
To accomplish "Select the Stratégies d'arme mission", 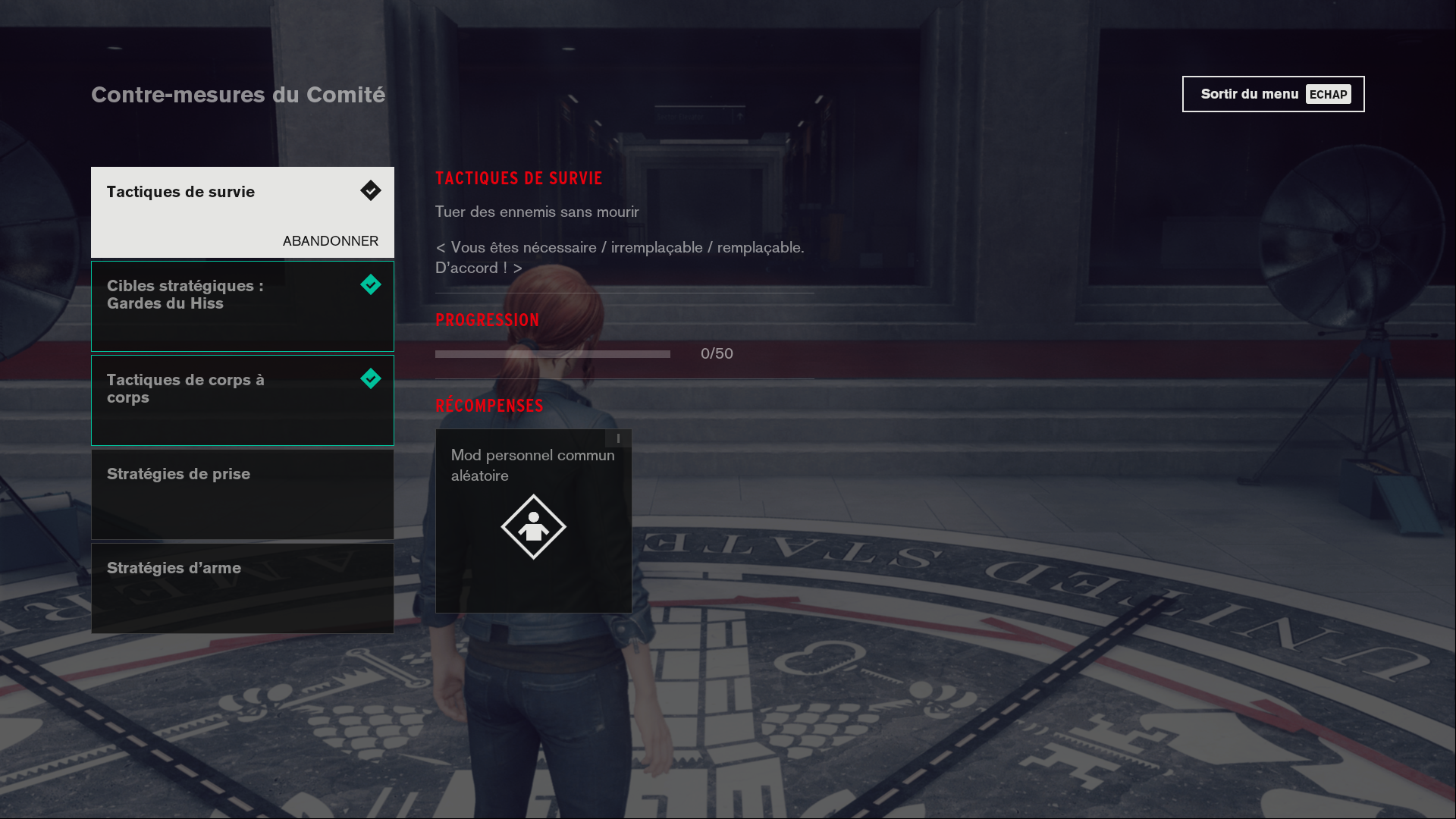I will (243, 588).
